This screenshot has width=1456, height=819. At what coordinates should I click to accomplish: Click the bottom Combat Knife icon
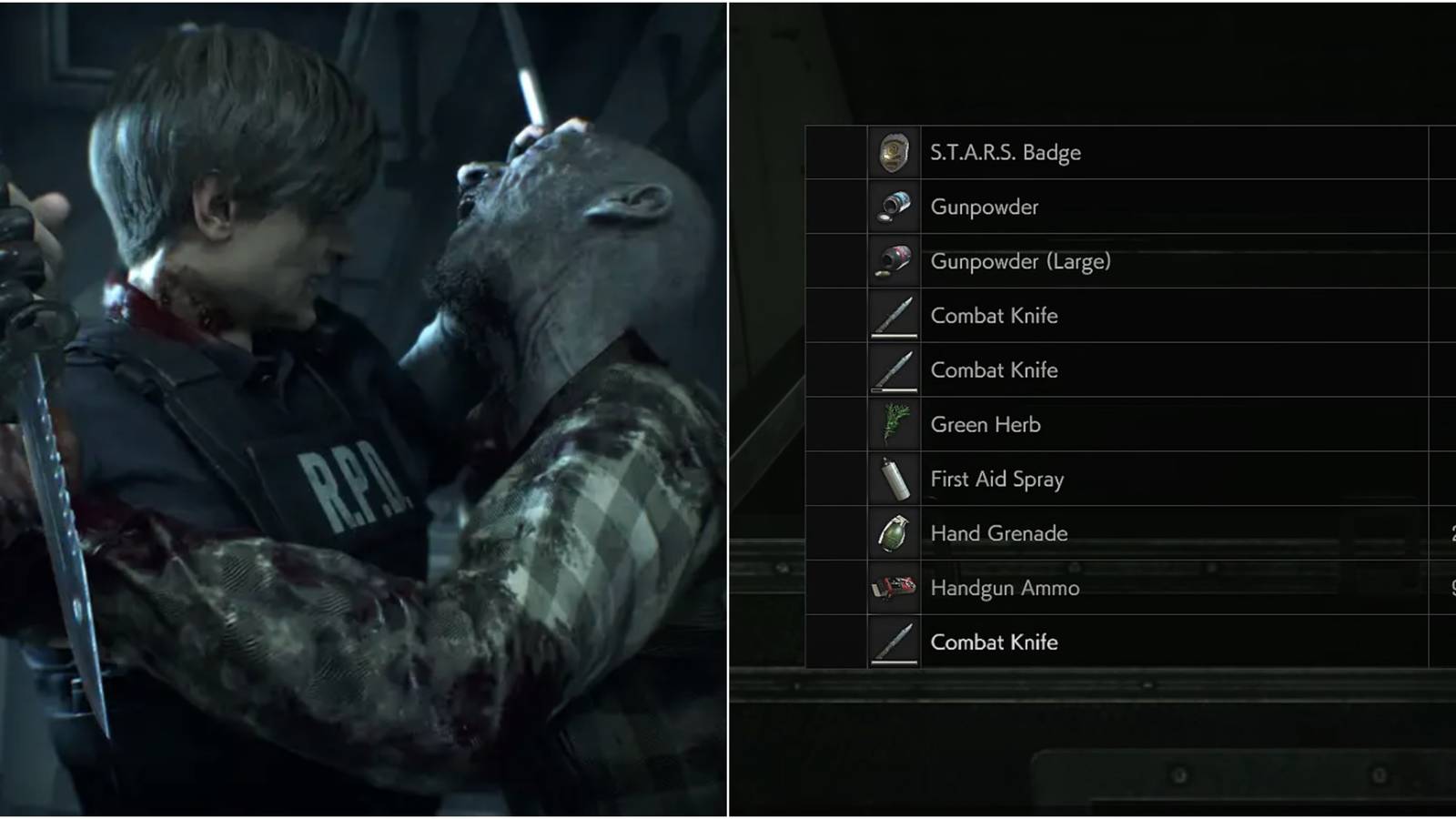(893, 642)
